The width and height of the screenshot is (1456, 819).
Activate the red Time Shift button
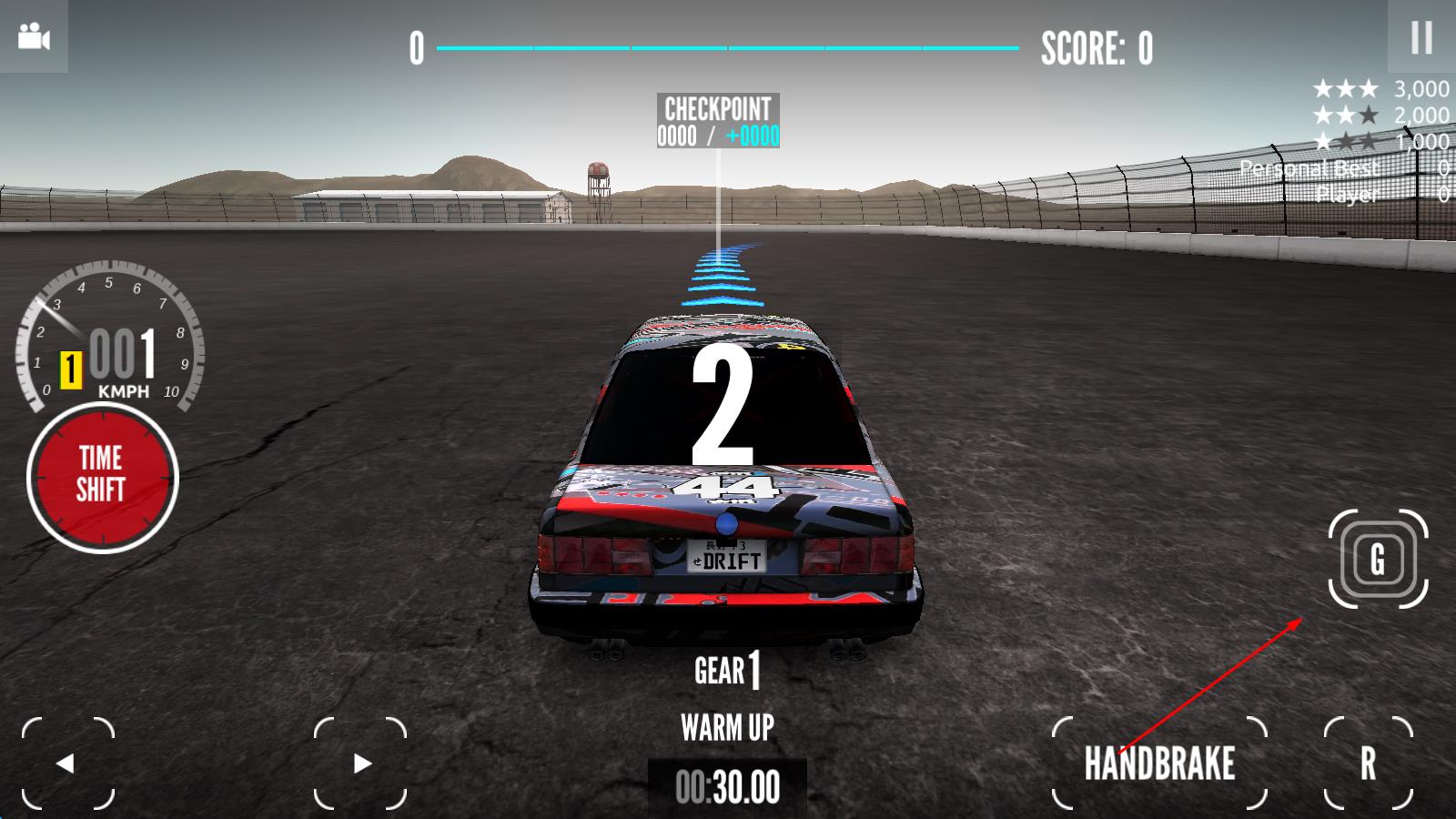point(102,477)
